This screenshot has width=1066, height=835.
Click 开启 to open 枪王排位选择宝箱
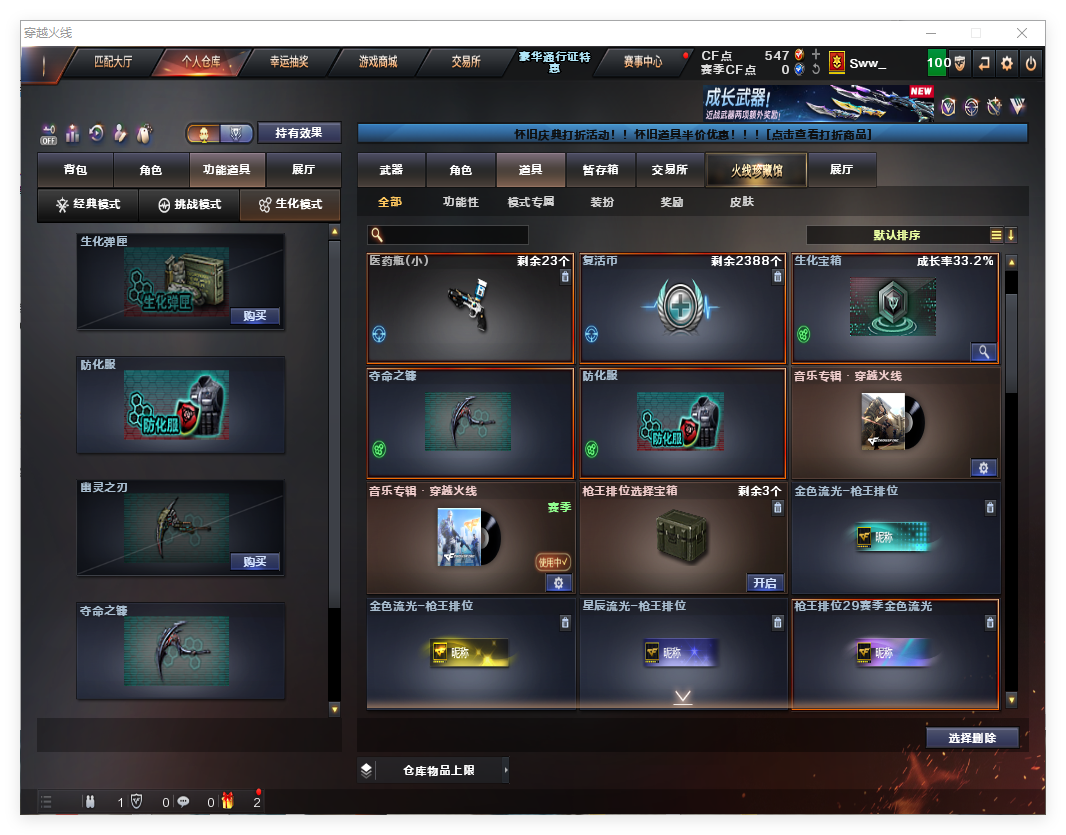pos(765,583)
